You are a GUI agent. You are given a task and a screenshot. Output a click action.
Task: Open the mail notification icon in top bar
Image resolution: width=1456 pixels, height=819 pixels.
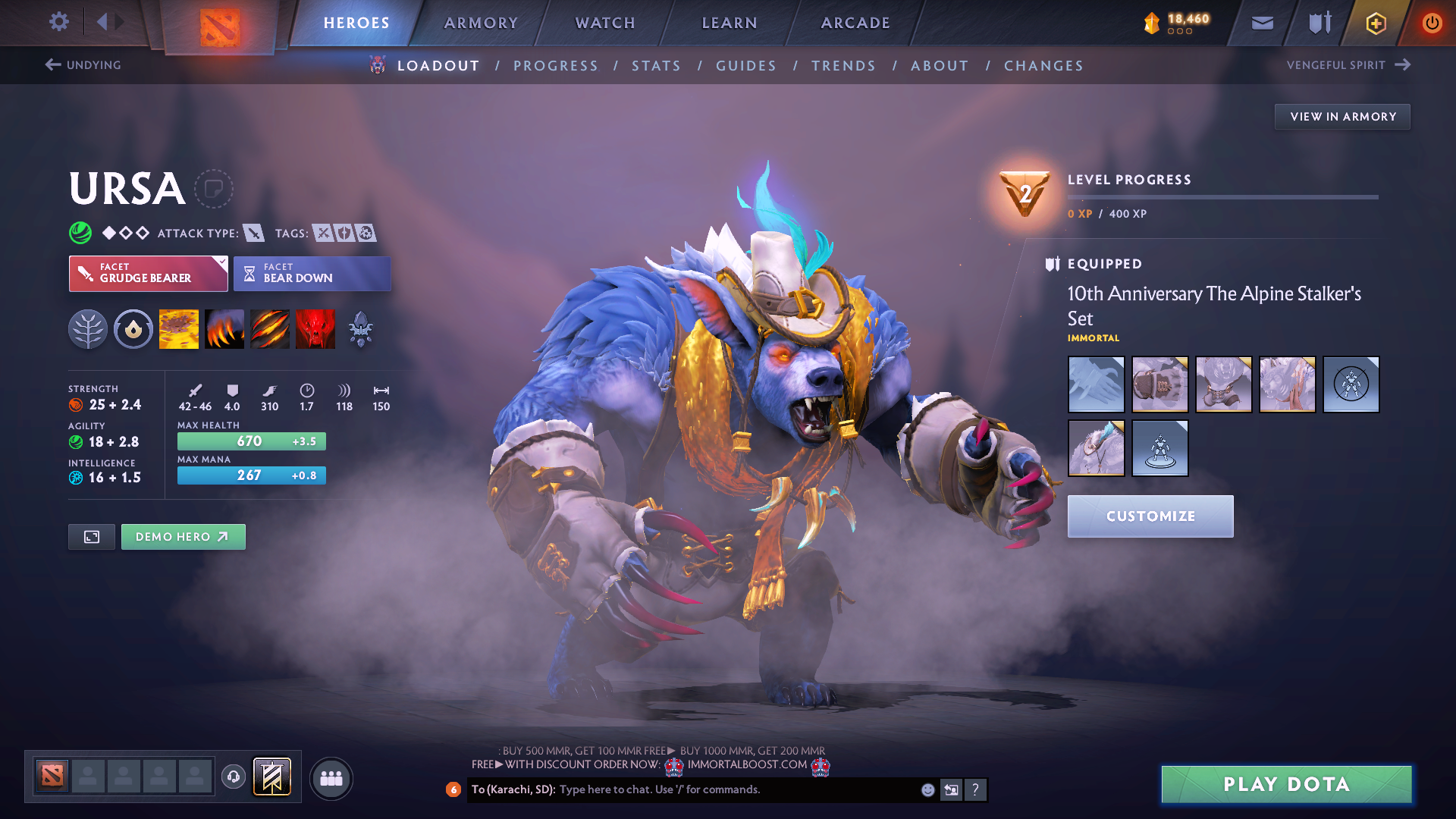[1261, 22]
